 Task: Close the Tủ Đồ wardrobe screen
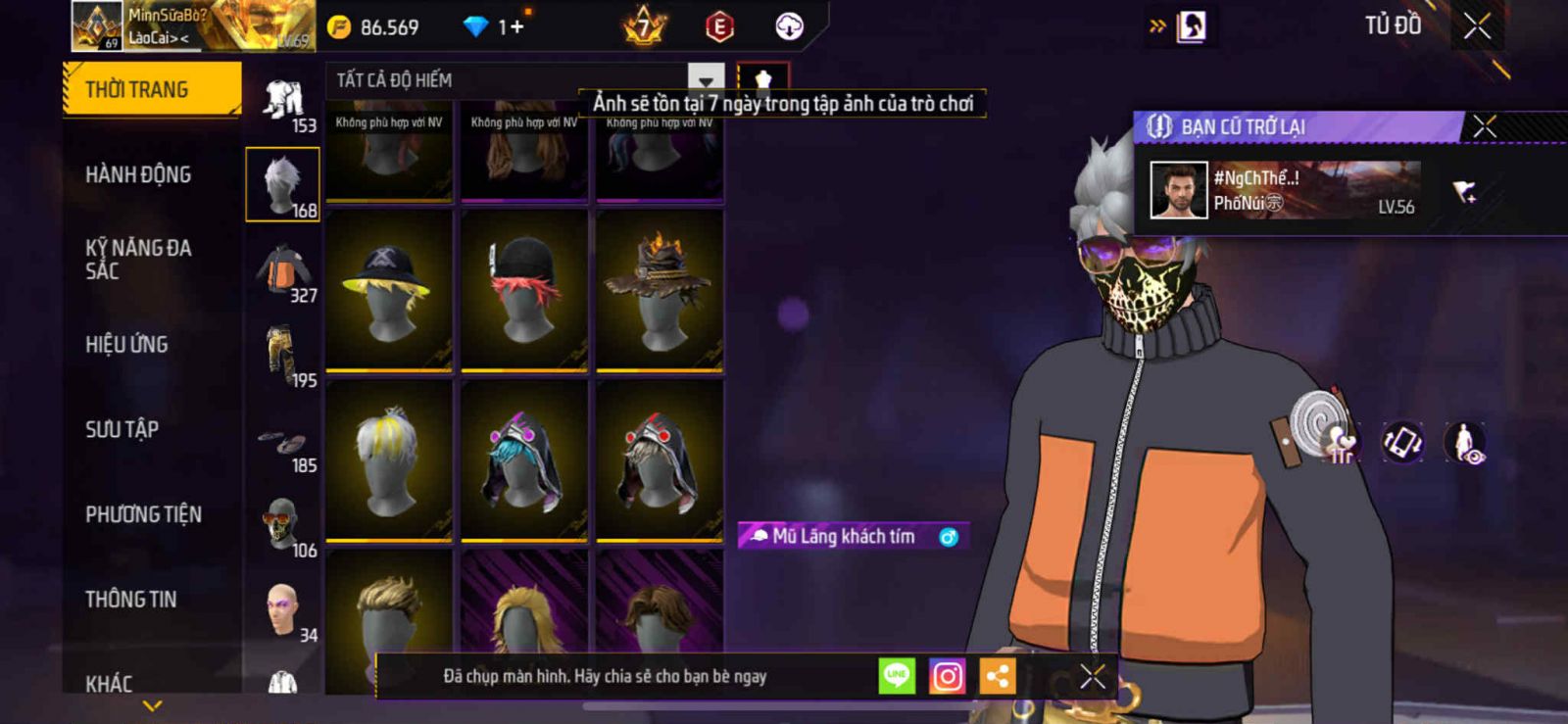point(1477,26)
